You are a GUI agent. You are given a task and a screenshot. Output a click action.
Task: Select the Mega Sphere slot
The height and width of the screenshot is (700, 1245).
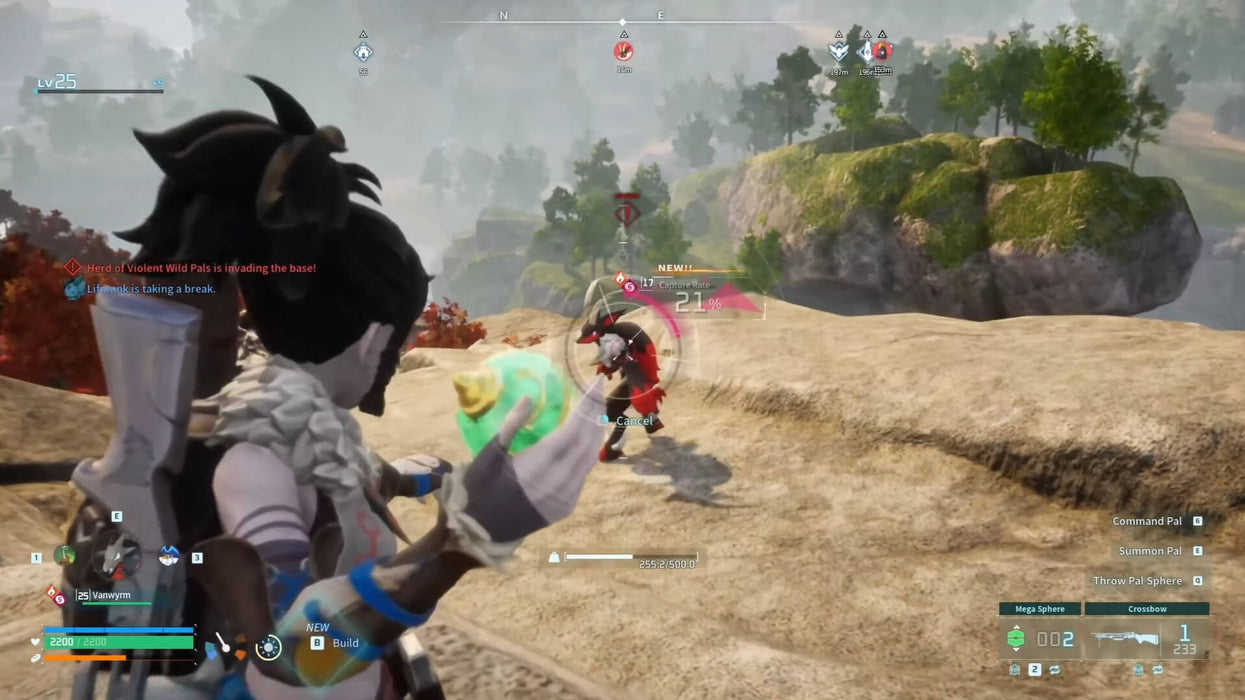[x=1039, y=638]
